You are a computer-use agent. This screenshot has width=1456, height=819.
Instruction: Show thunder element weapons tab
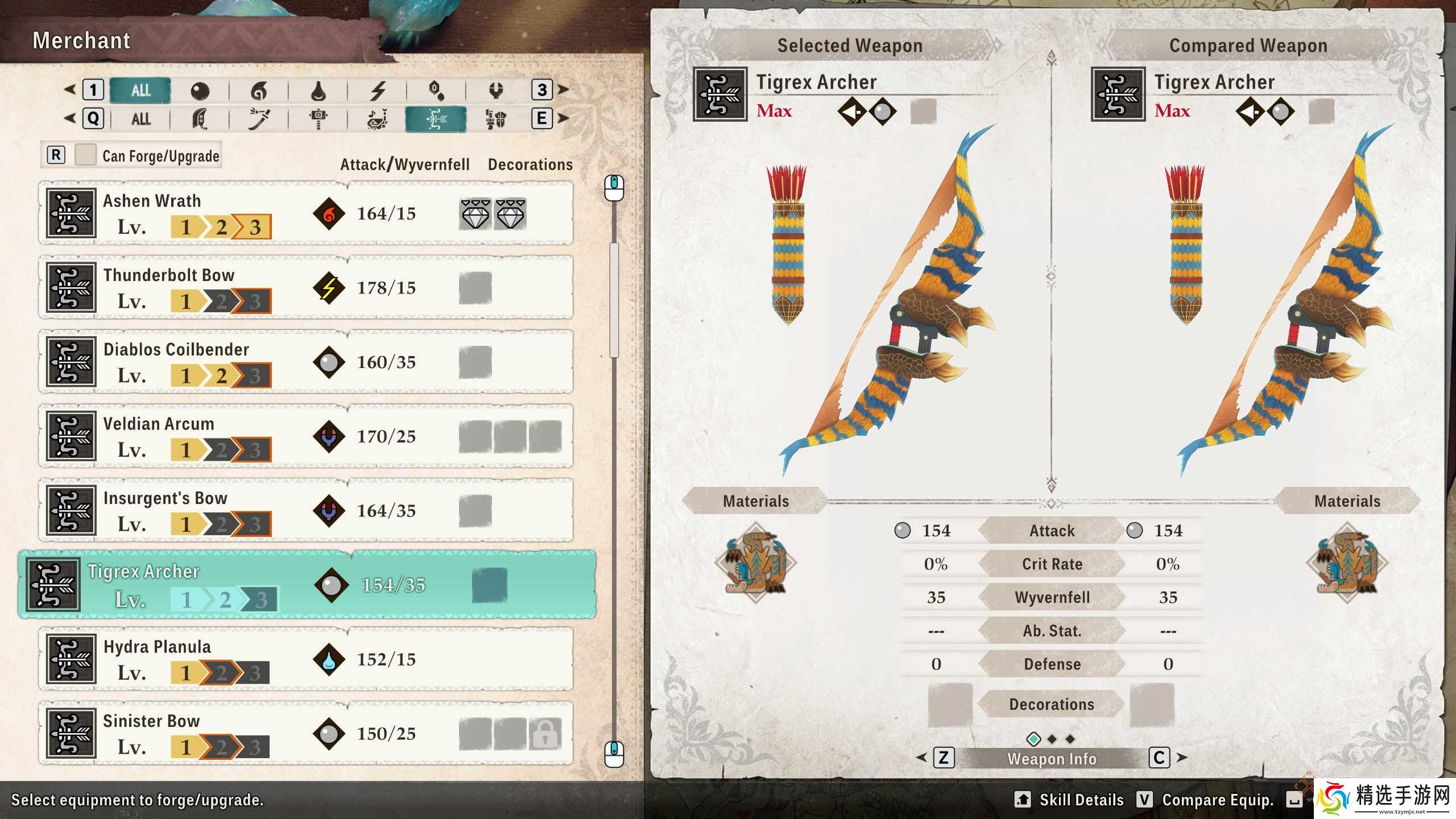pos(378,90)
